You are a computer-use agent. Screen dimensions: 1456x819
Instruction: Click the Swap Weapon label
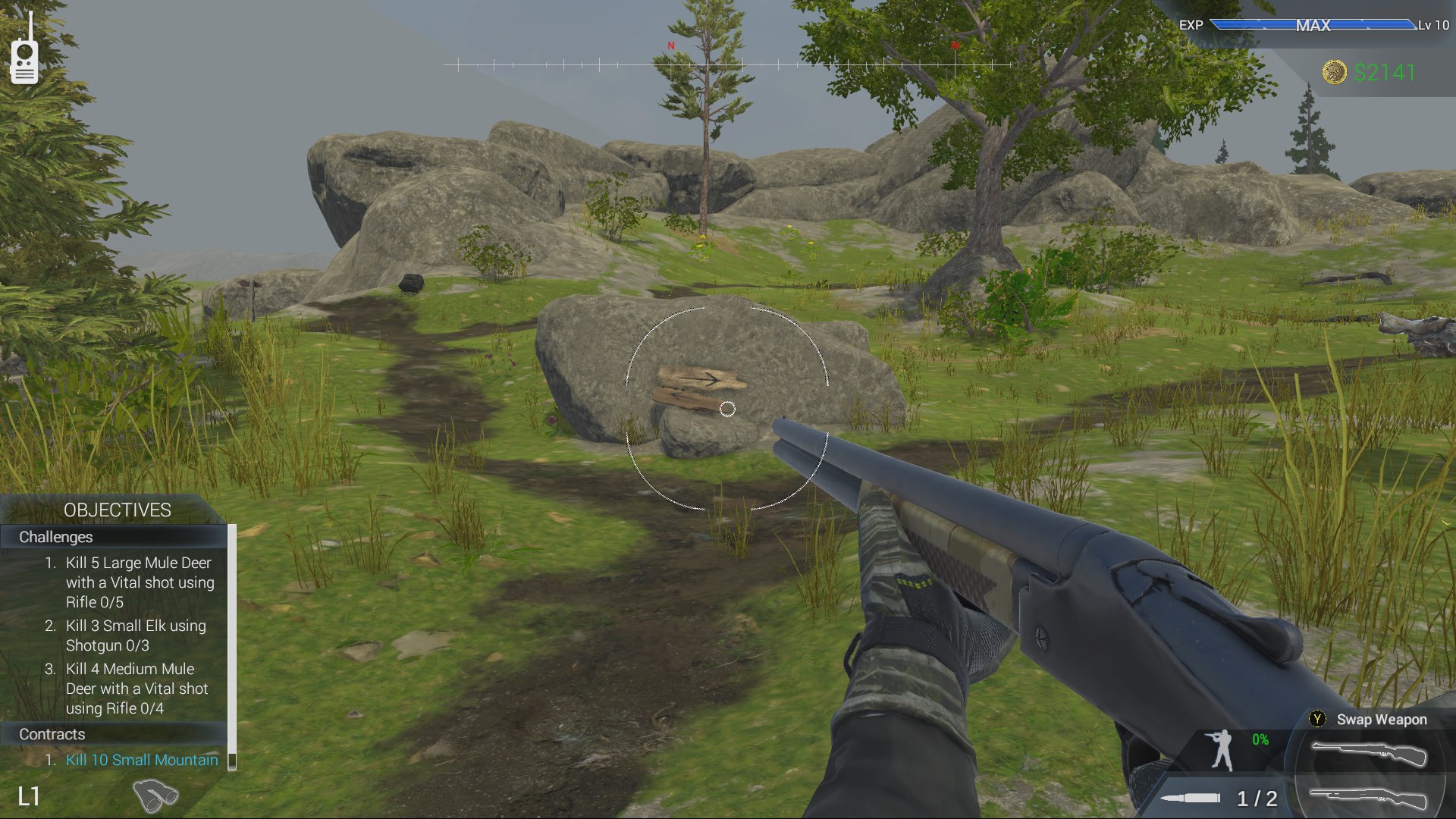pos(1382,720)
